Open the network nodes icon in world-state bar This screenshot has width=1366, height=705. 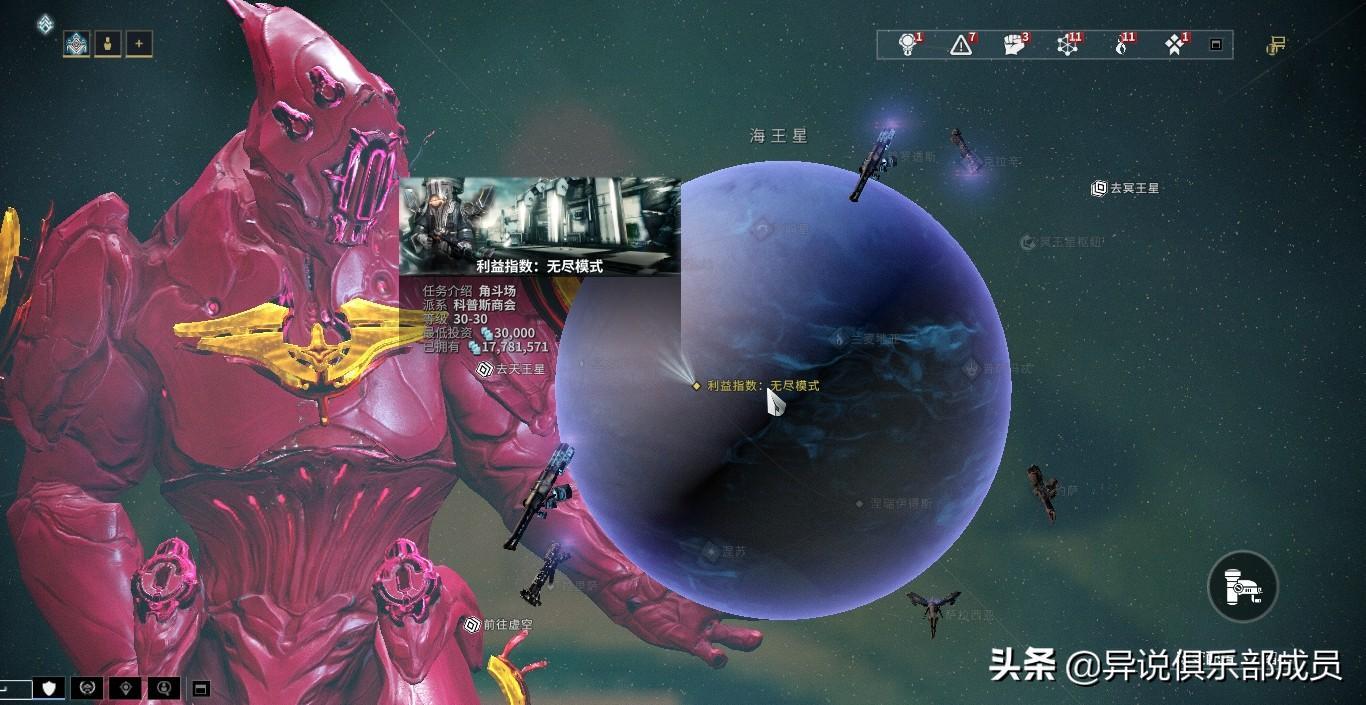click(x=1069, y=44)
